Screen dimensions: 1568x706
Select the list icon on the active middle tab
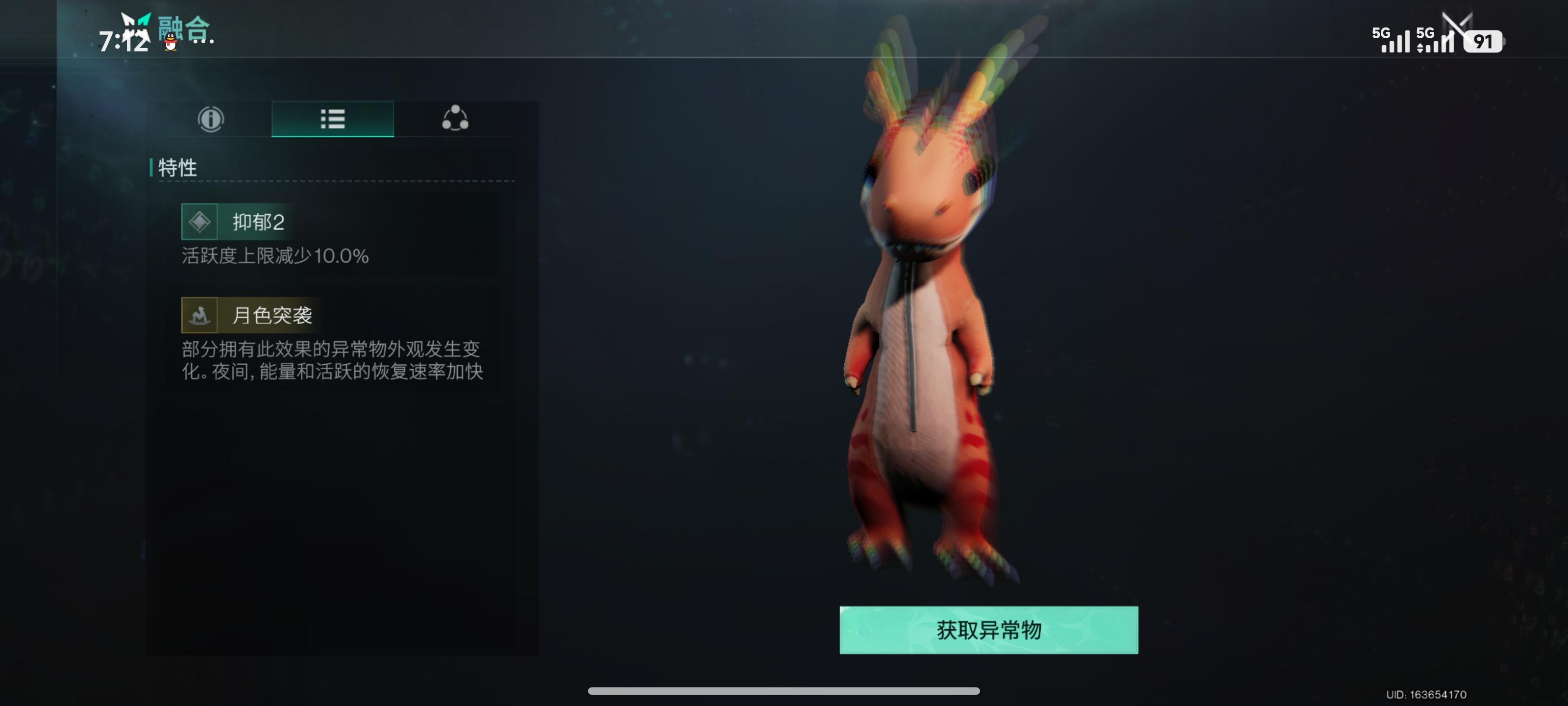point(331,120)
